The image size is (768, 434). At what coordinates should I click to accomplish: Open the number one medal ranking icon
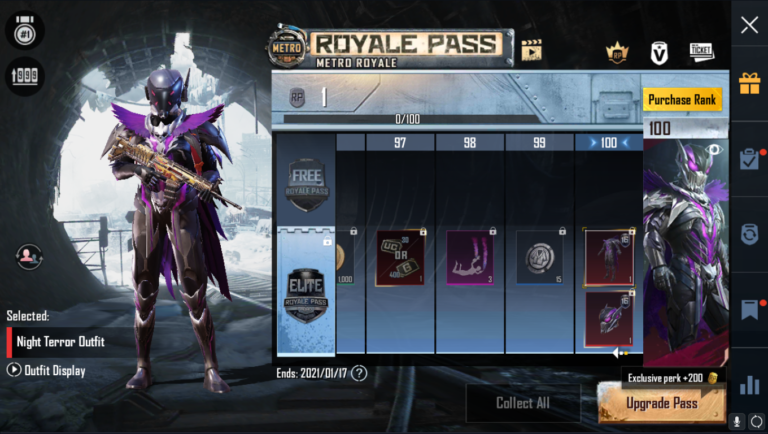coord(24,30)
